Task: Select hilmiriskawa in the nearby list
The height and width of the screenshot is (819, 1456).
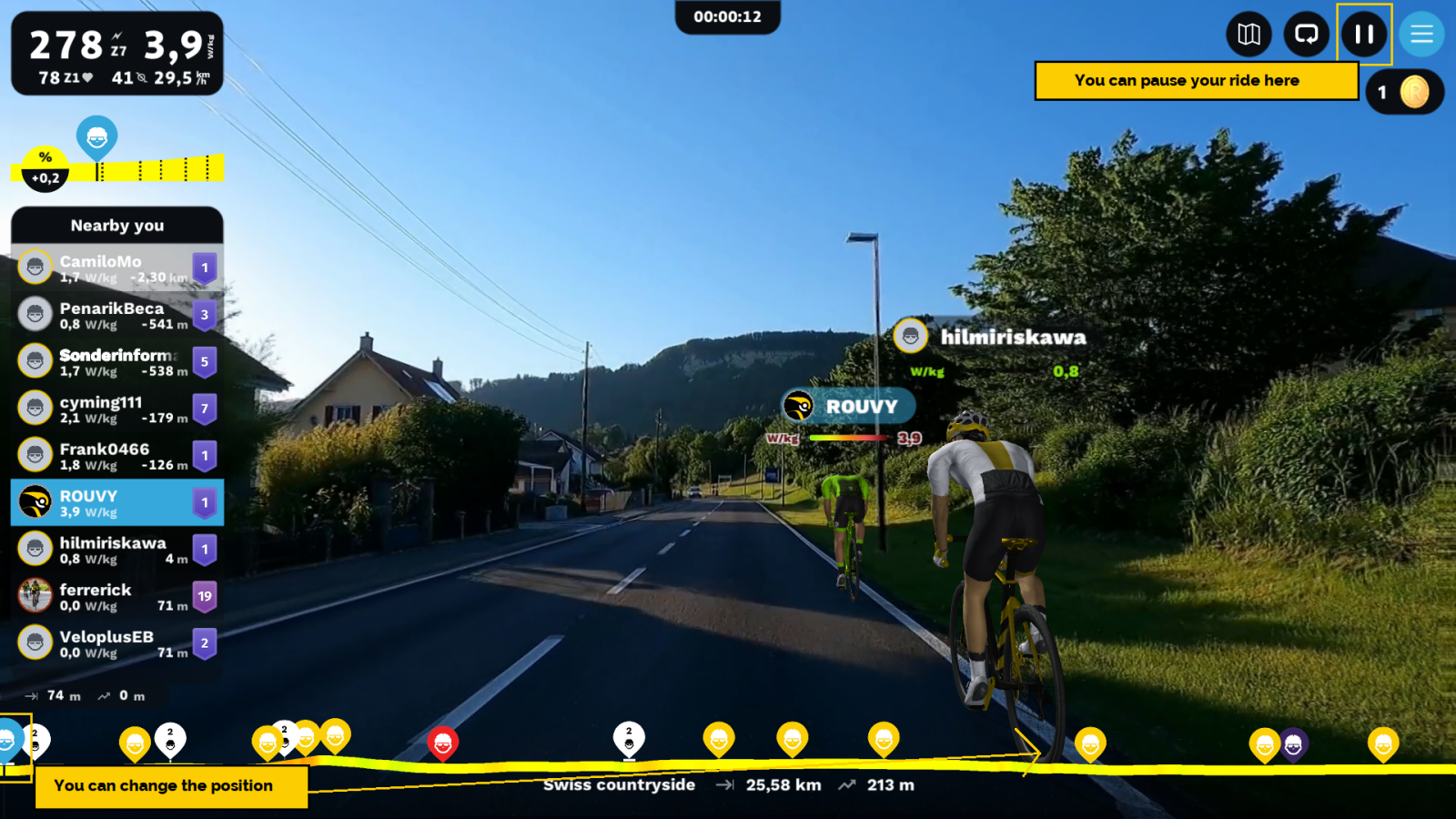Action: coord(116,550)
